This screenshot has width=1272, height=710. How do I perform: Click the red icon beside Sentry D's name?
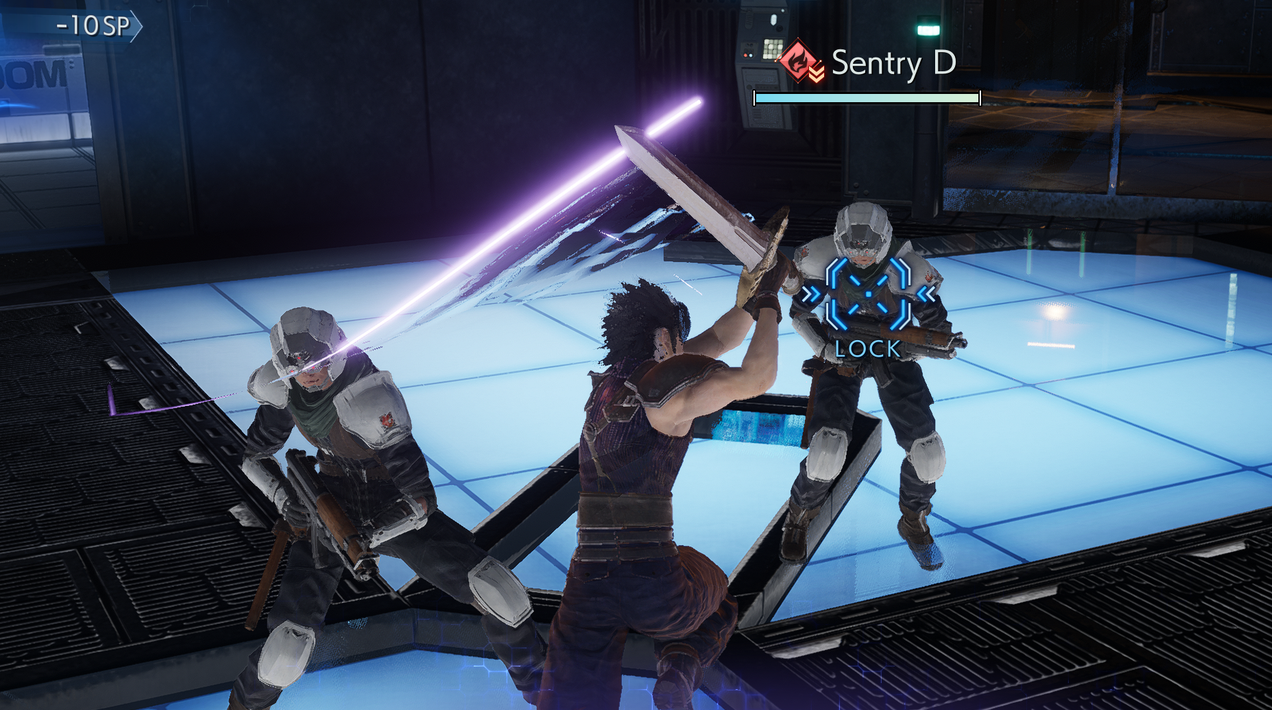801,62
